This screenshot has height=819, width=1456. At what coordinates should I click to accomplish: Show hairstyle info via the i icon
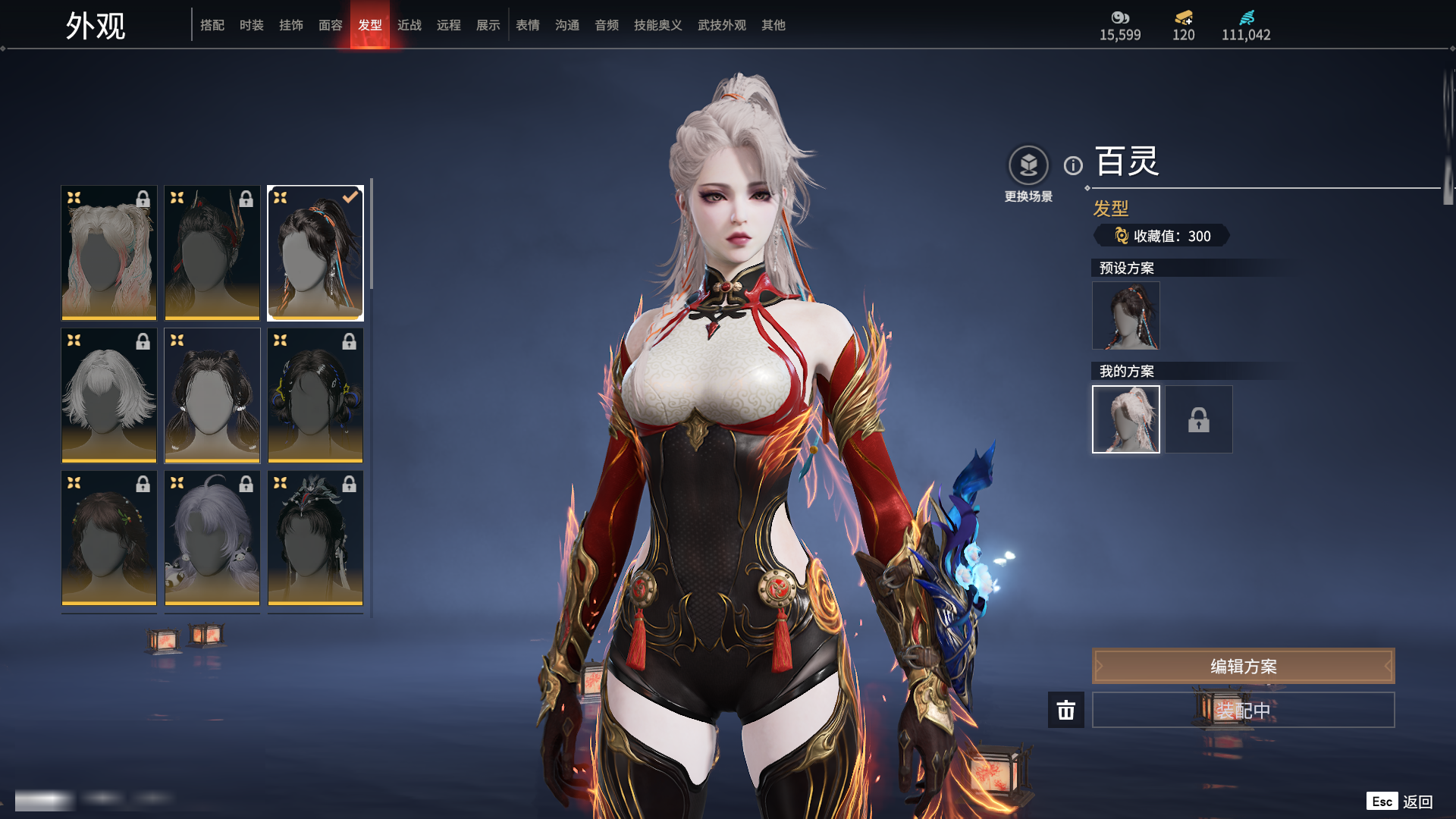pyautogui.click(x=1073, y=165)
